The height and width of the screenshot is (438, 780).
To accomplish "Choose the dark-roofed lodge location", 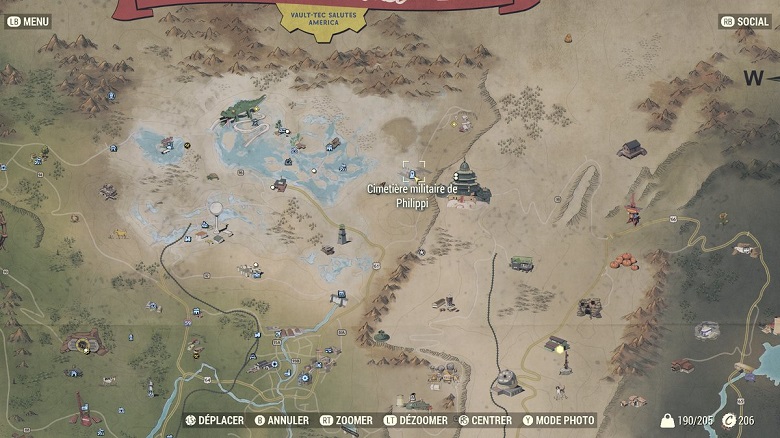I will click(x=631, y=150).
